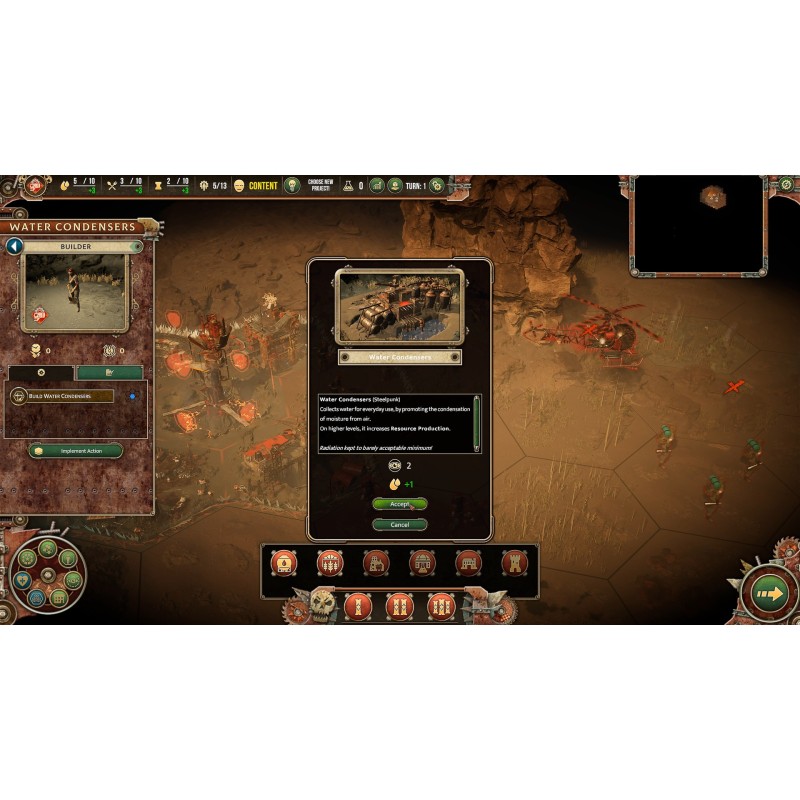Select the triple-tower tier icon
Image resolution: width=800 pixels, height=800 pixels.
tap(441, 606)
